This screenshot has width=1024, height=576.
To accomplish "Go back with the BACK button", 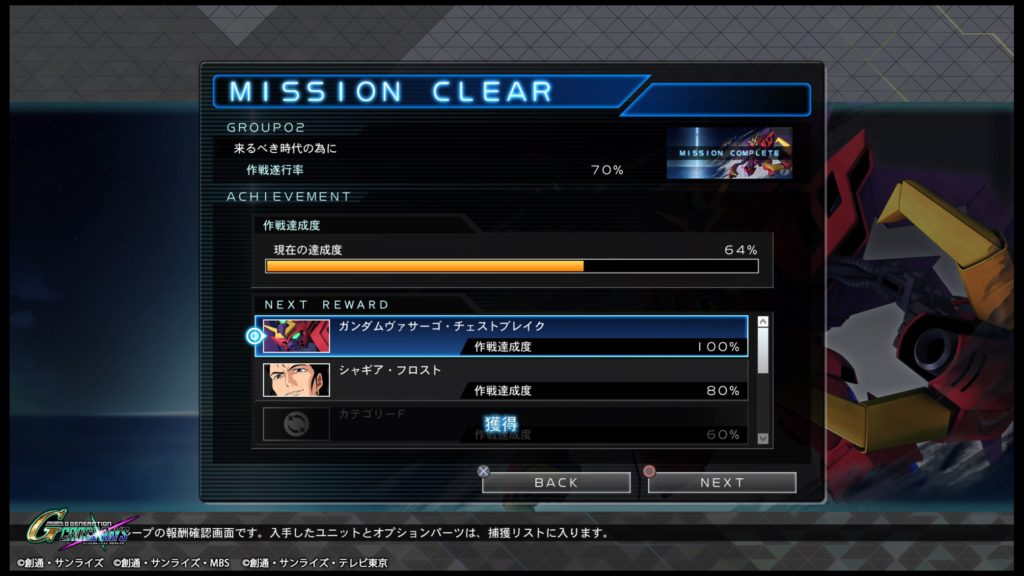I will click(556, 482).
